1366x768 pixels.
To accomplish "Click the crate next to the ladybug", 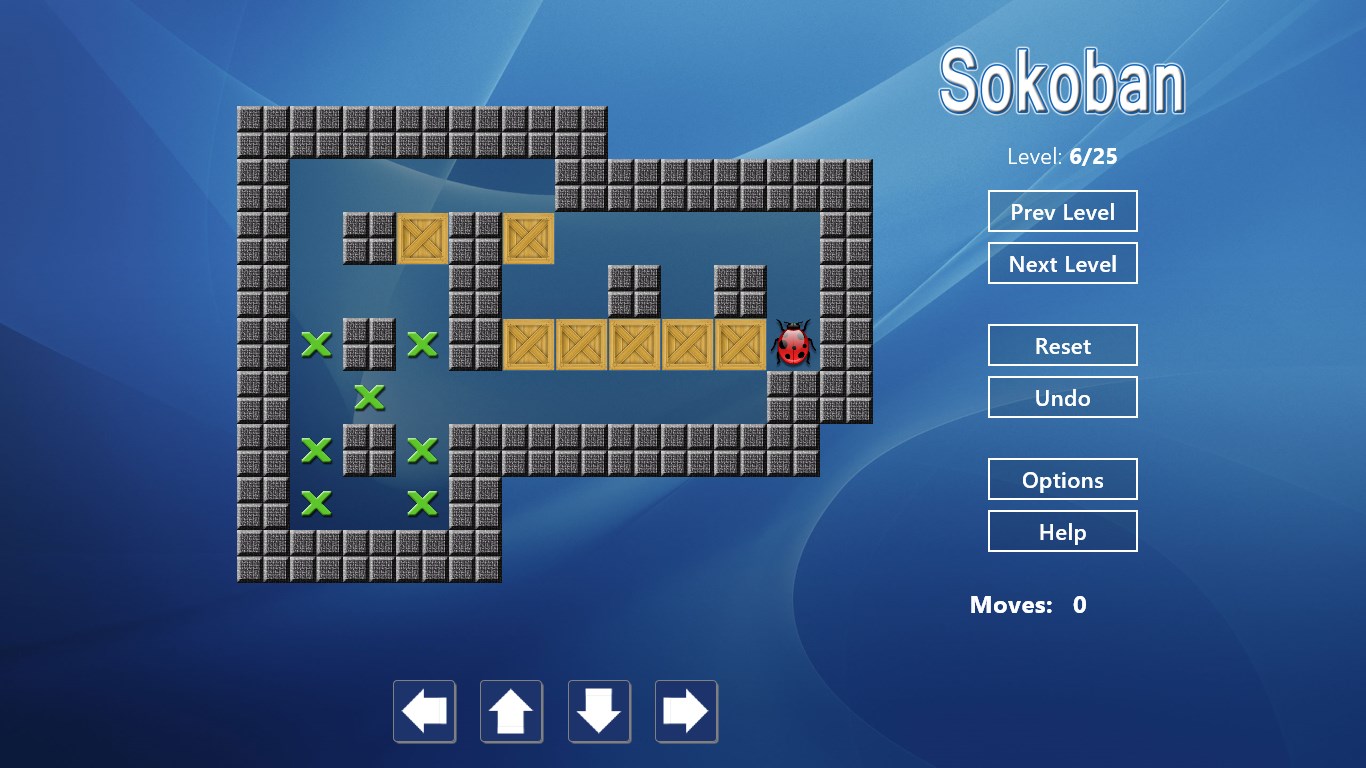I will pyautogui.click(x=740, y=345).
